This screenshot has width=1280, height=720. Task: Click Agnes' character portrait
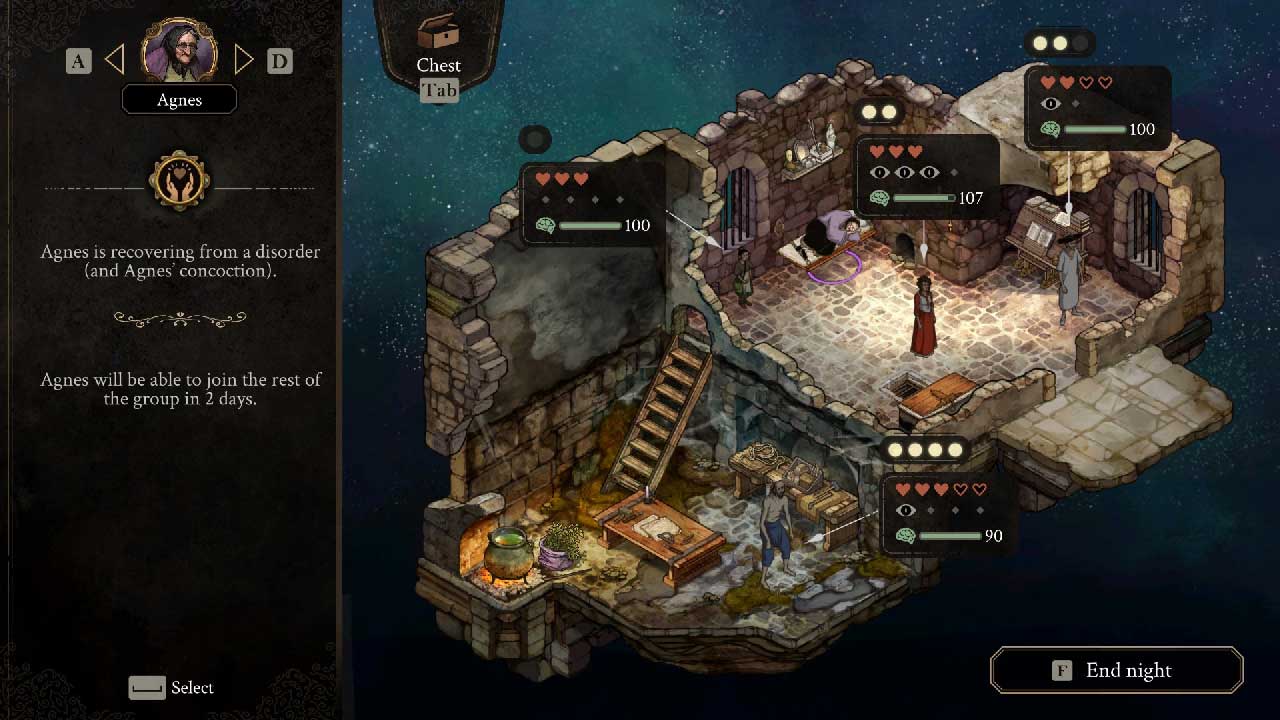(179, 50)
